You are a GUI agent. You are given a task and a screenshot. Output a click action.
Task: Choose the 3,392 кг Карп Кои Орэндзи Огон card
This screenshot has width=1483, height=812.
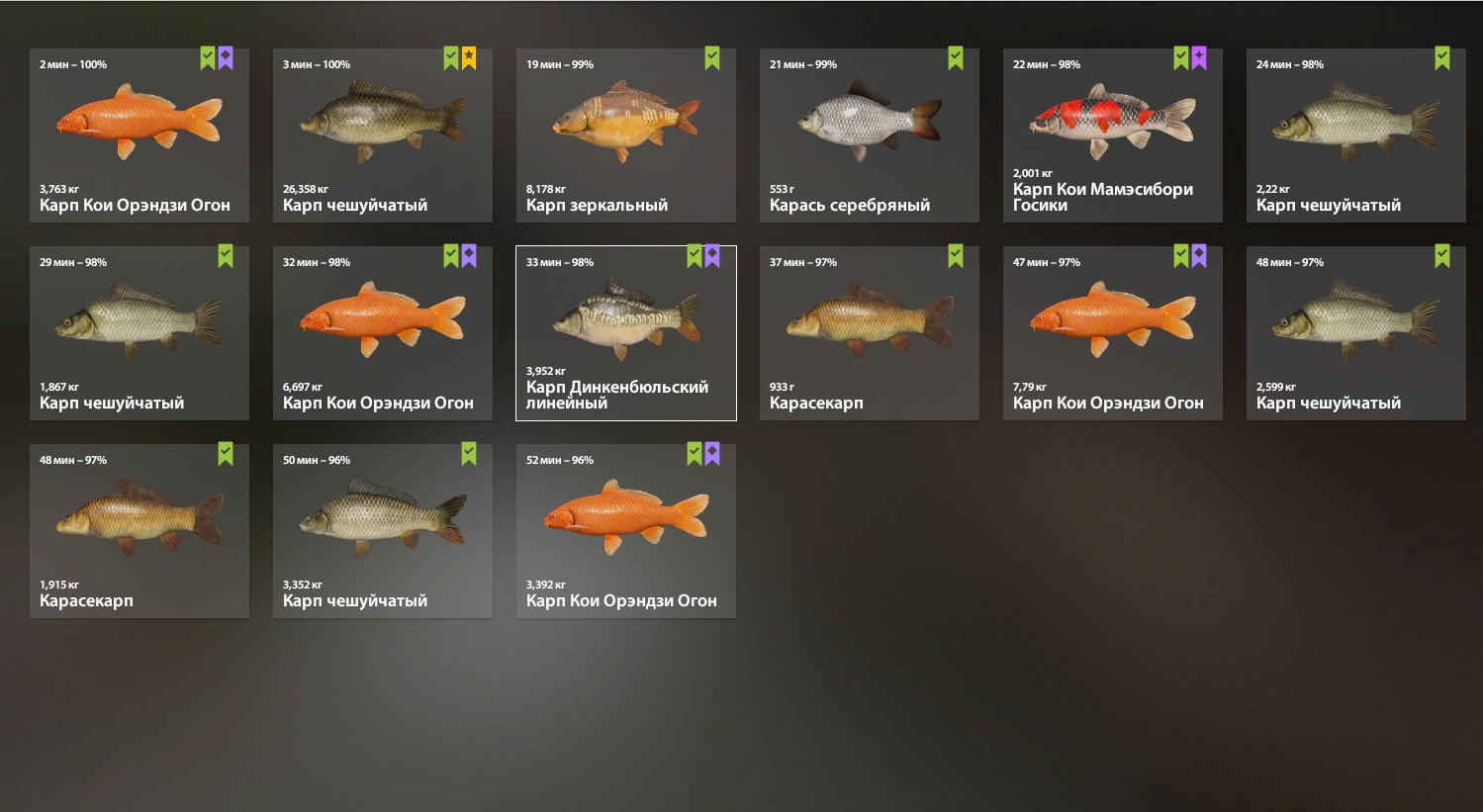626,531
